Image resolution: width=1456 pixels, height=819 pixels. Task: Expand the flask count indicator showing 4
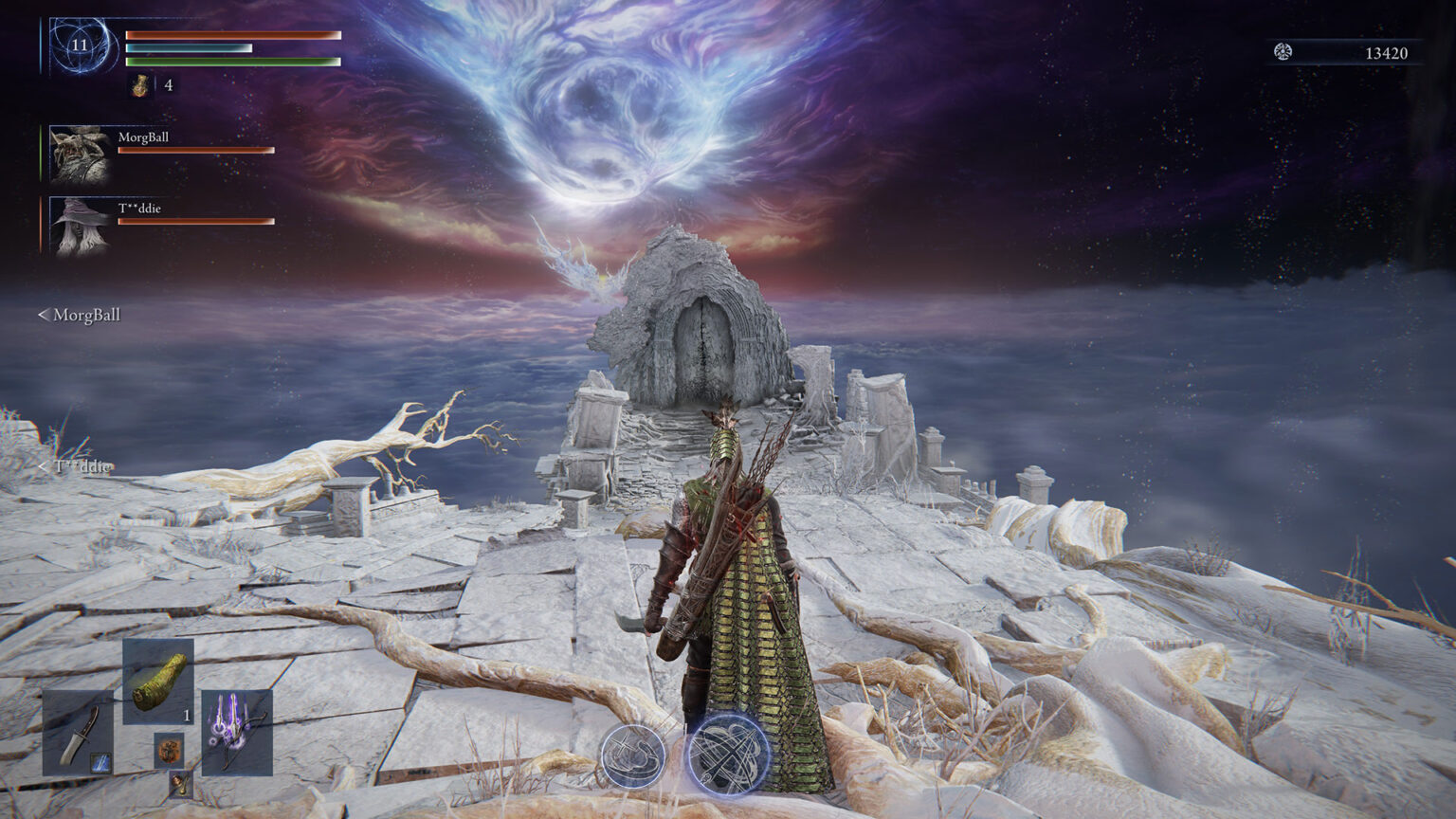tap(167, 85)
